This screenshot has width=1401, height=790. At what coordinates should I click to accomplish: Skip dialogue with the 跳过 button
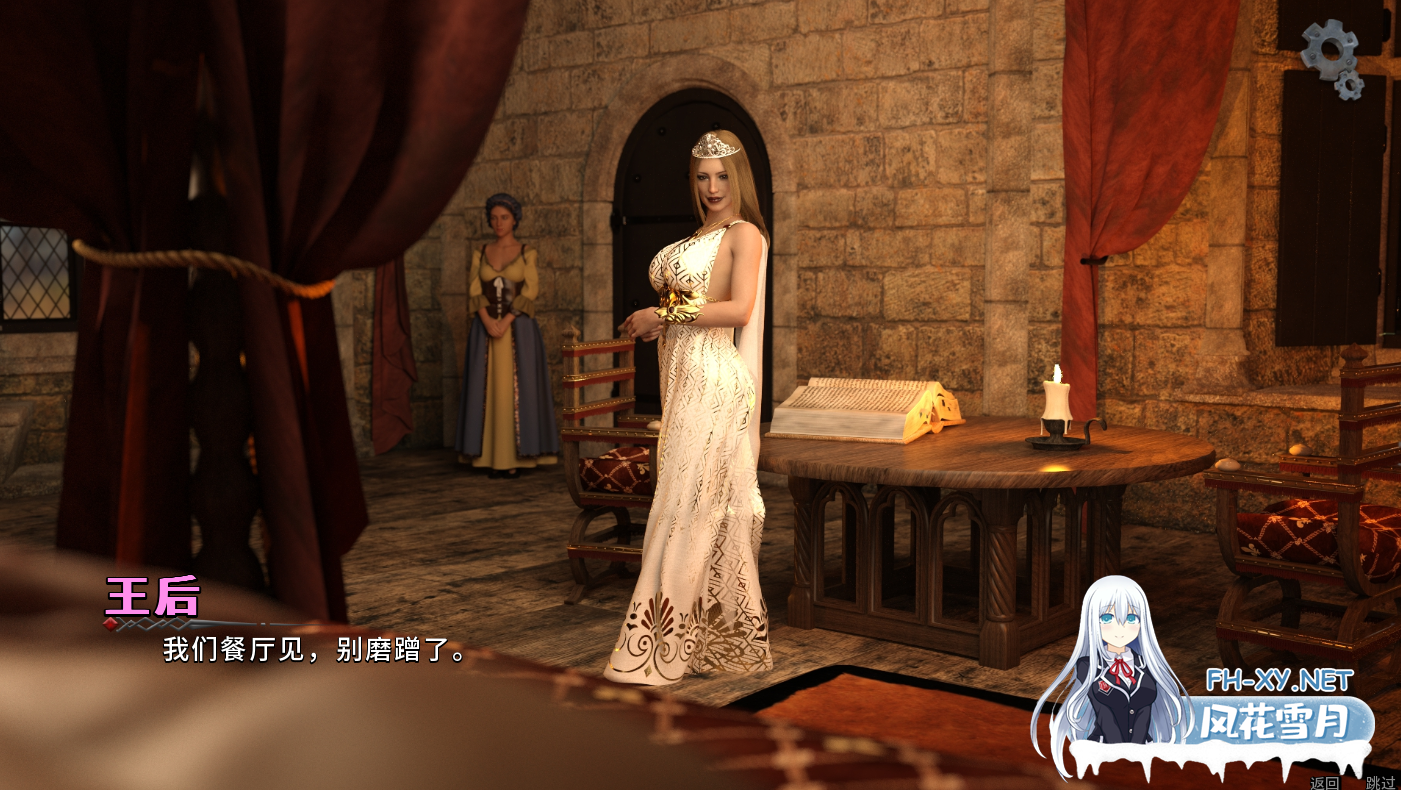pos(1380,782)
